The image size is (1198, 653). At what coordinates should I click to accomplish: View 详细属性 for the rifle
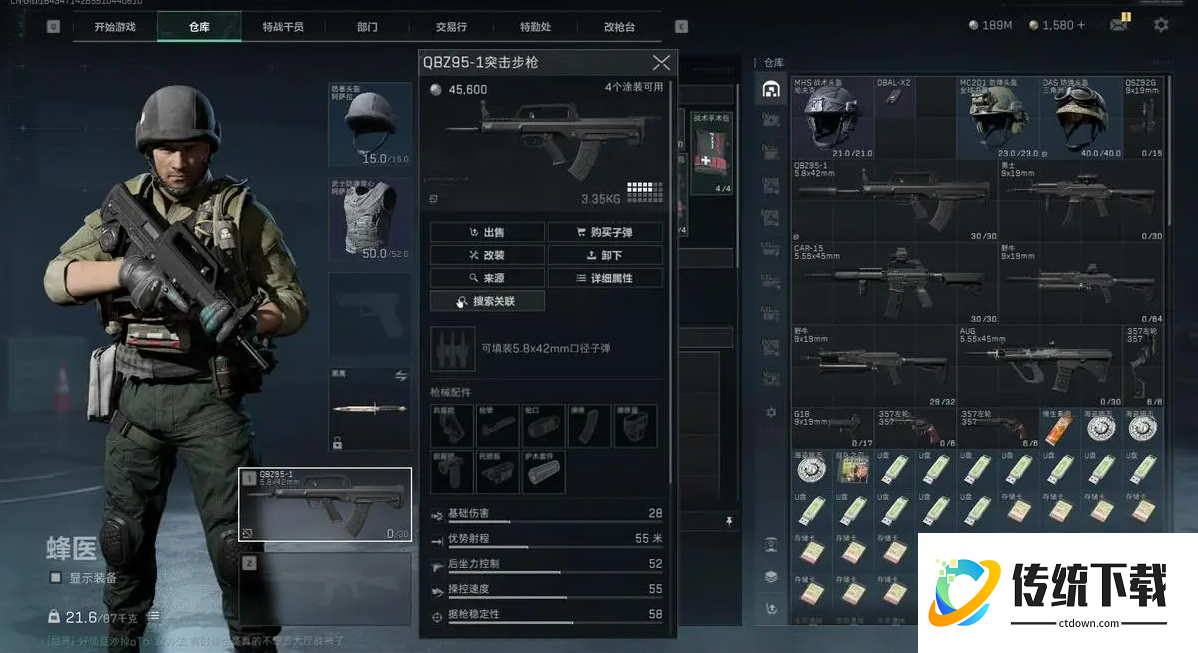point(605,278)
